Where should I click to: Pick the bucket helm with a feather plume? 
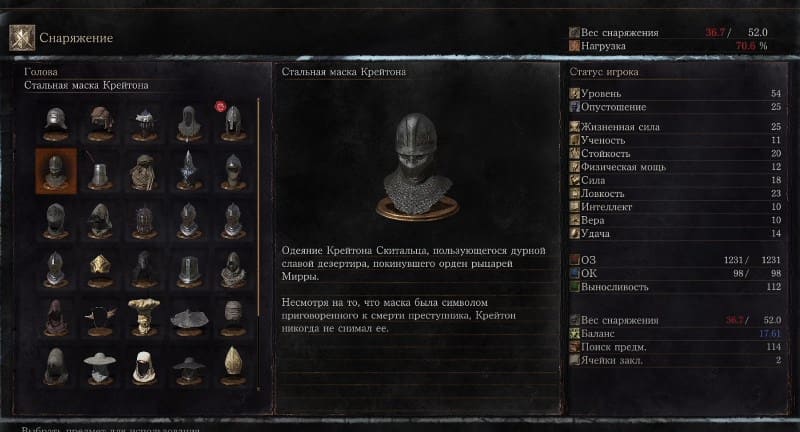coord(100,172)
